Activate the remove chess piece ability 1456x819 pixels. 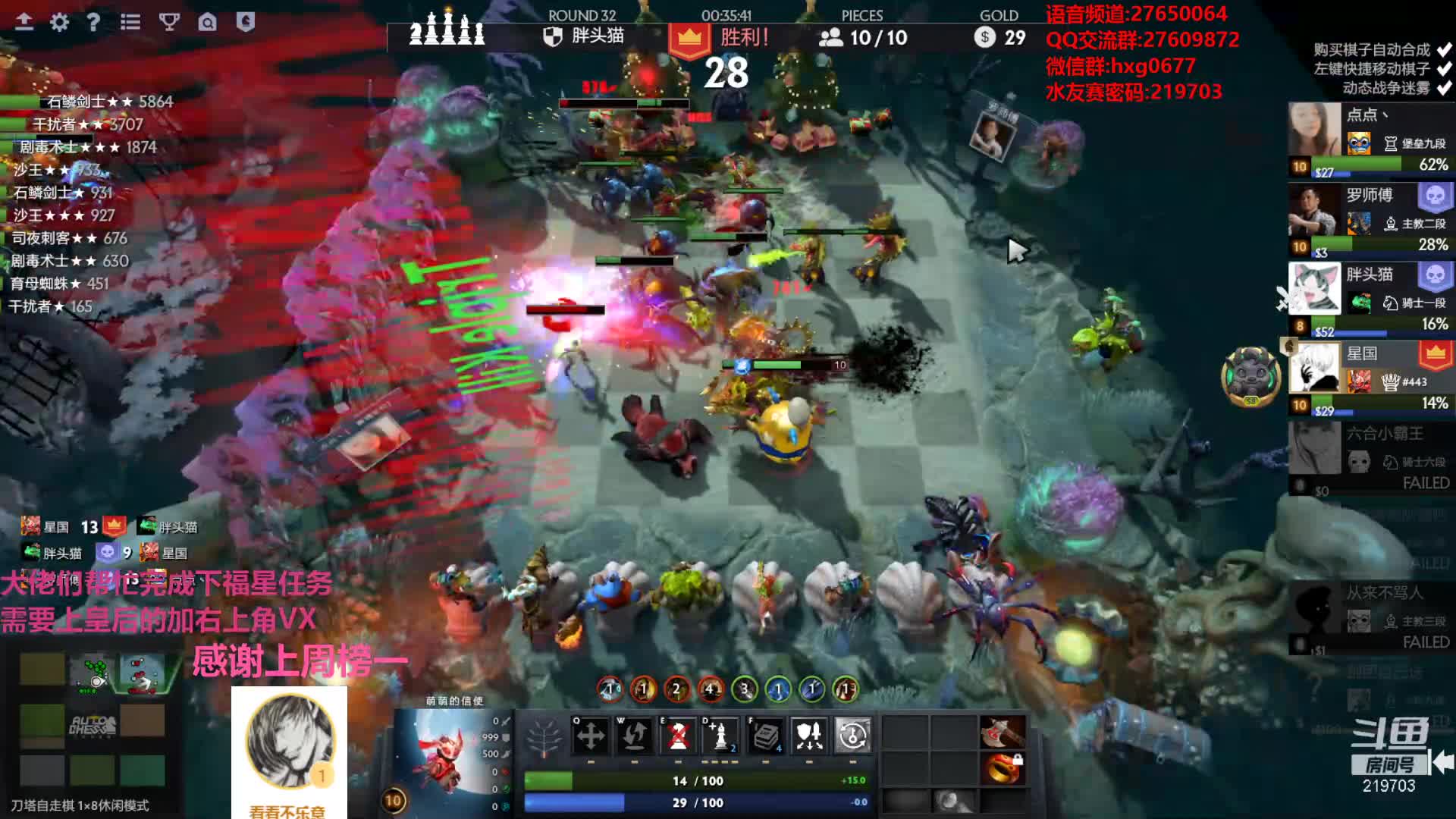[x=678, y=736]
